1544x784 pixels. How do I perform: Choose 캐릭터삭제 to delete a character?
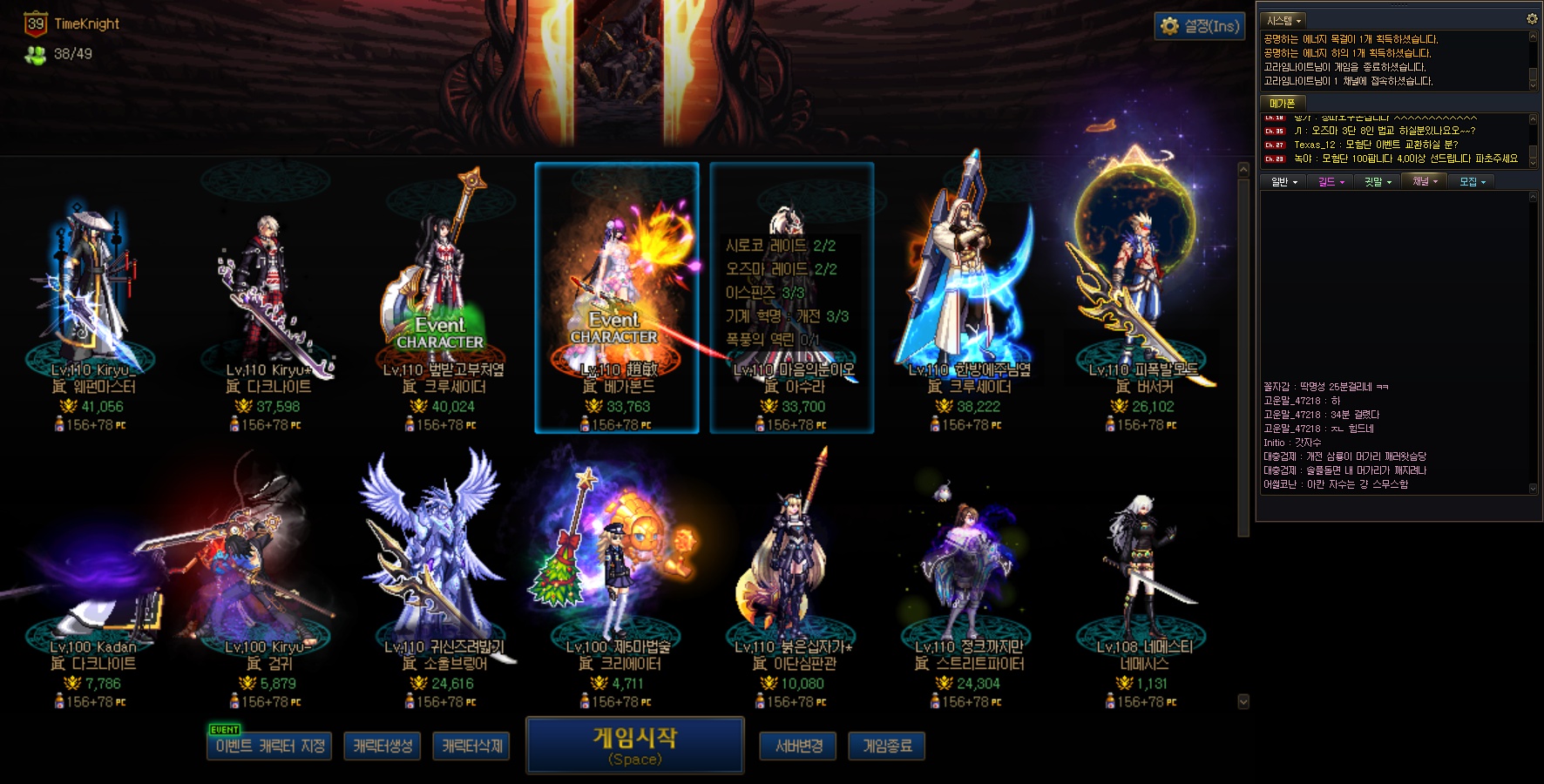471,747
